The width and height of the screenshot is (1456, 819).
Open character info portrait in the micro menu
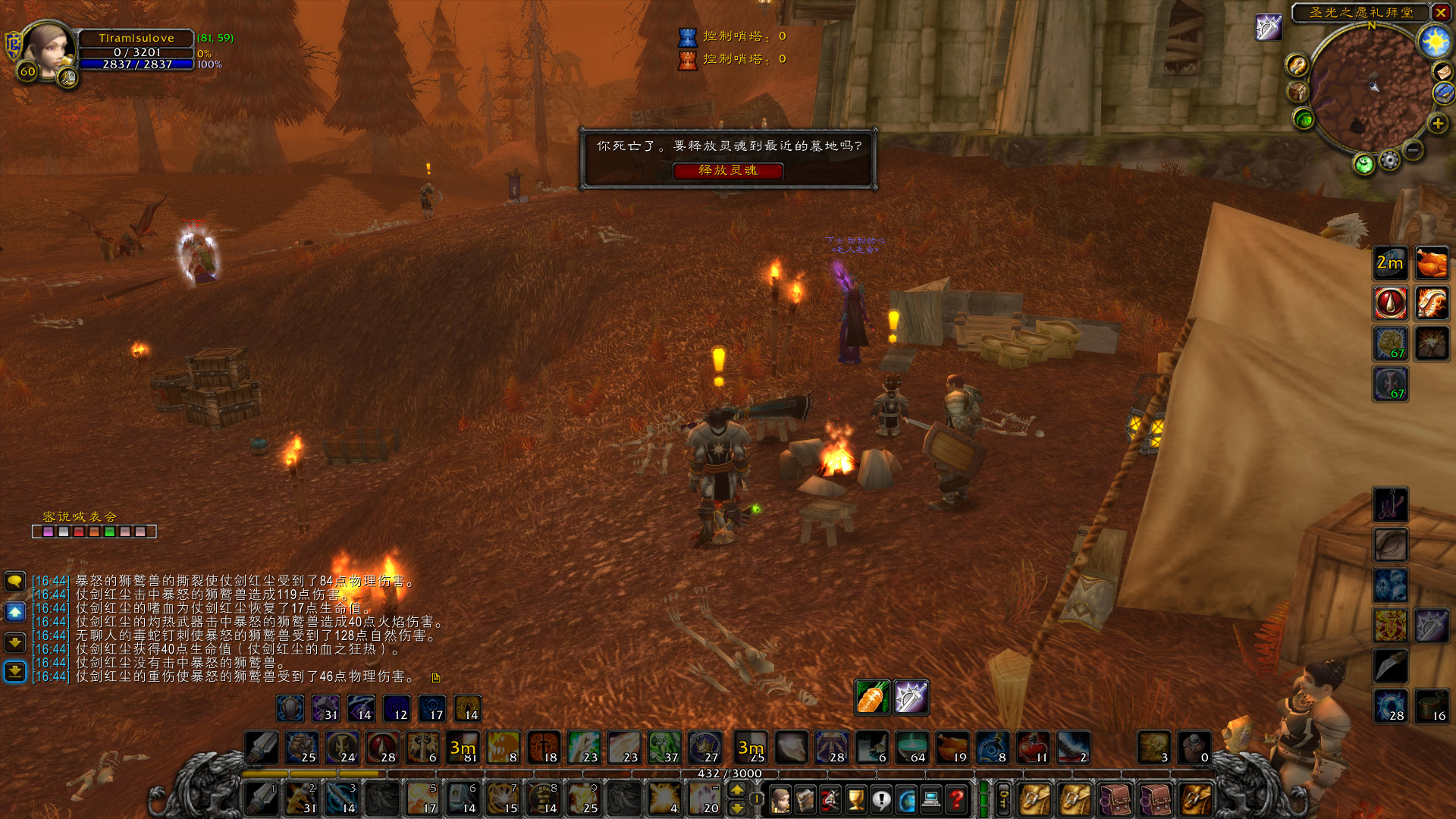point(782,800)
